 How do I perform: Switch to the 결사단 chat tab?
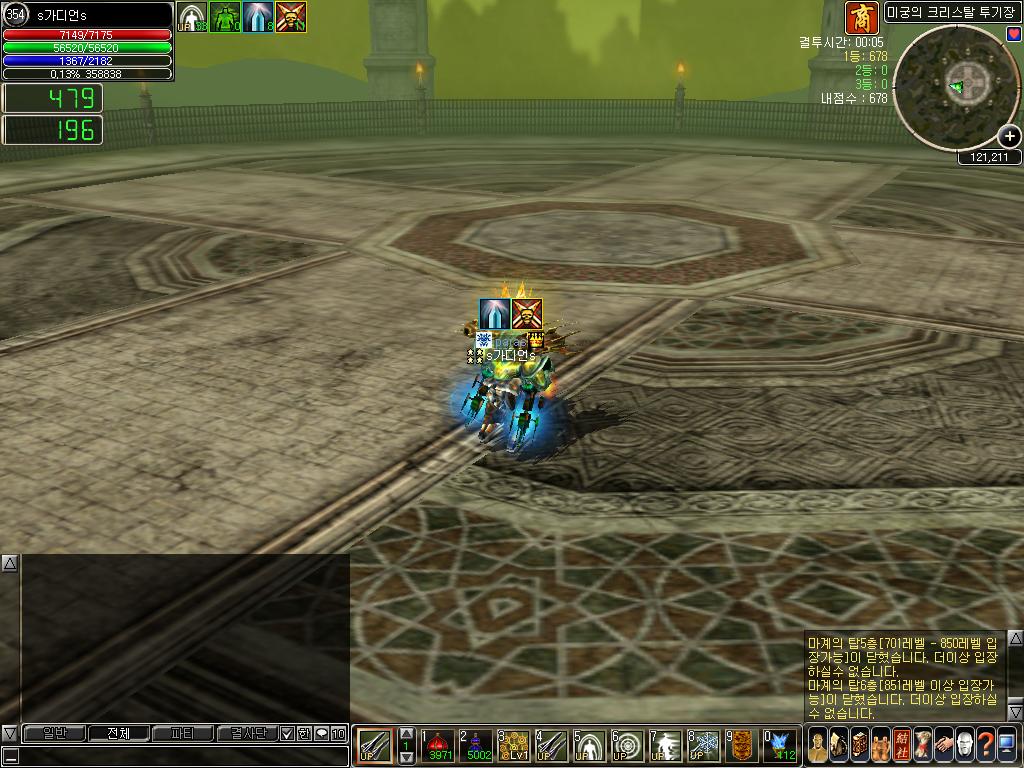246,733
